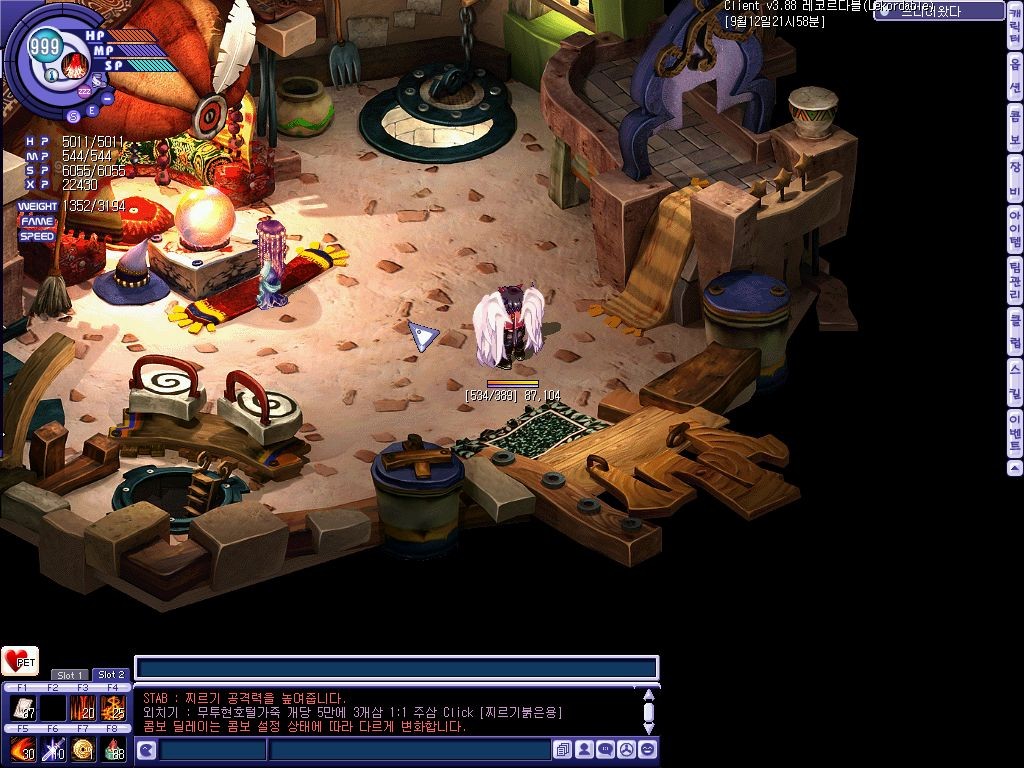Screen dimensions: 1024x768
Task: Toggle the zzz rest button
Action: pyautogui.click(x=84, y=91)
